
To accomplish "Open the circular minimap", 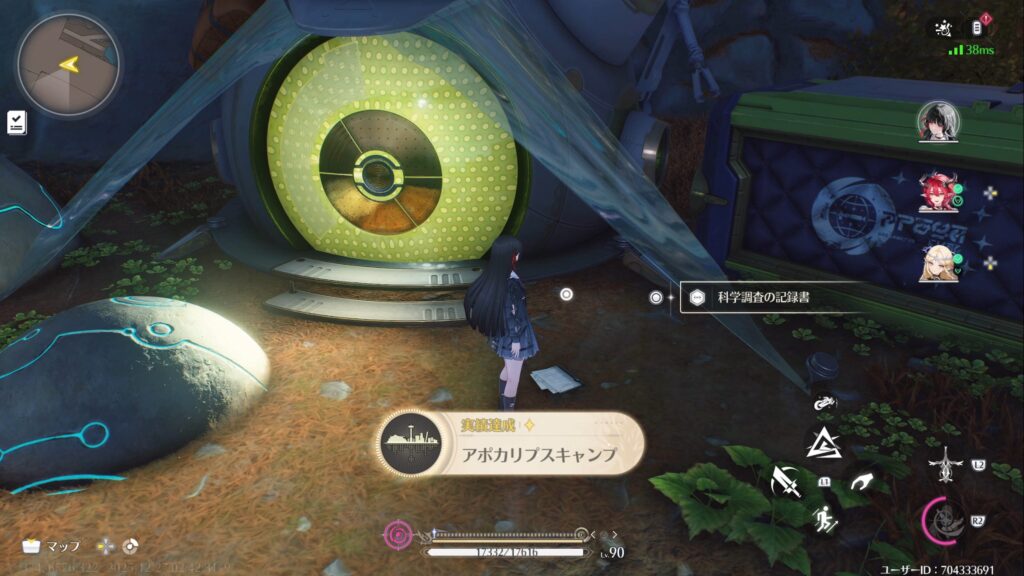I will (68, 65).
